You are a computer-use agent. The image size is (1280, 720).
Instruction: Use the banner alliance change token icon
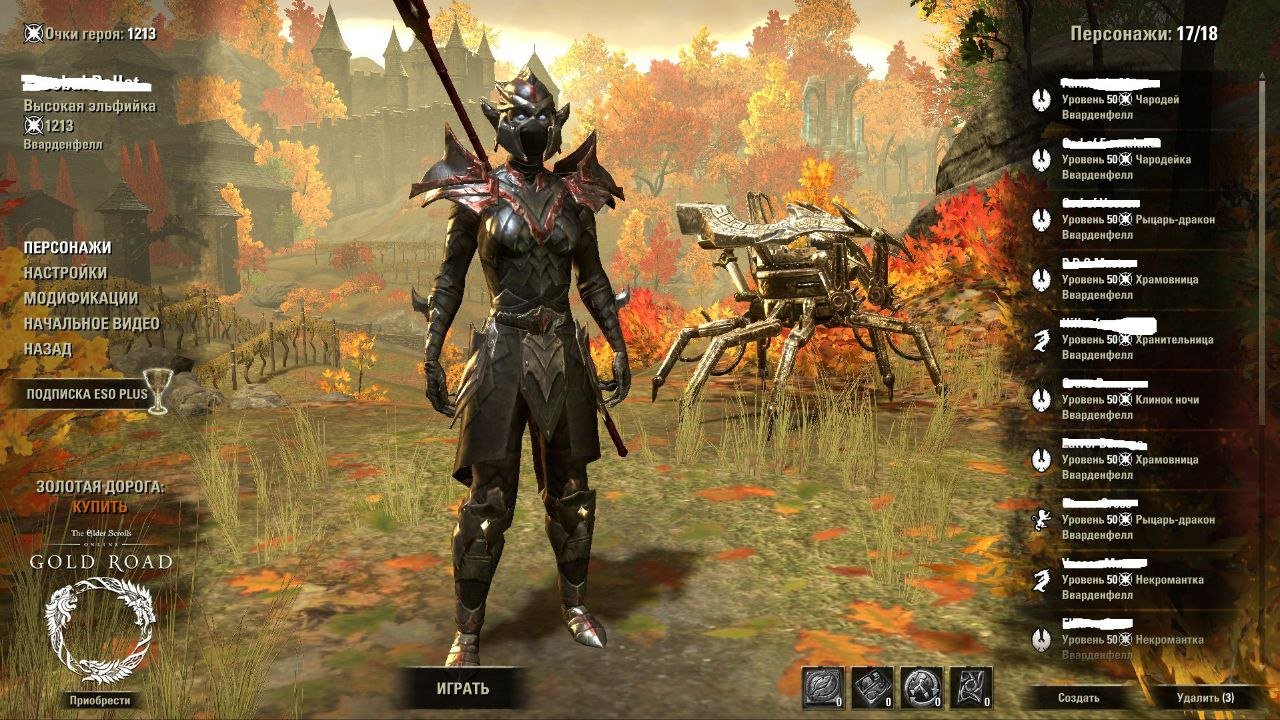(x=971, y=688)
